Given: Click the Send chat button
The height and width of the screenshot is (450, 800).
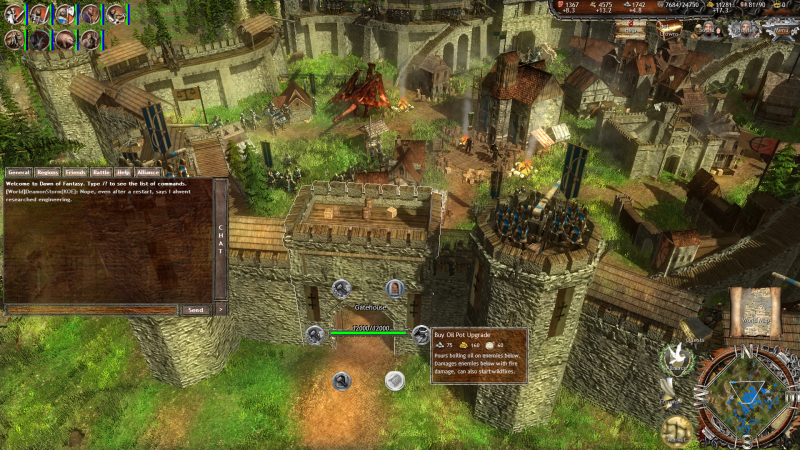Looking at the screenshot, I should click(195, 310).
